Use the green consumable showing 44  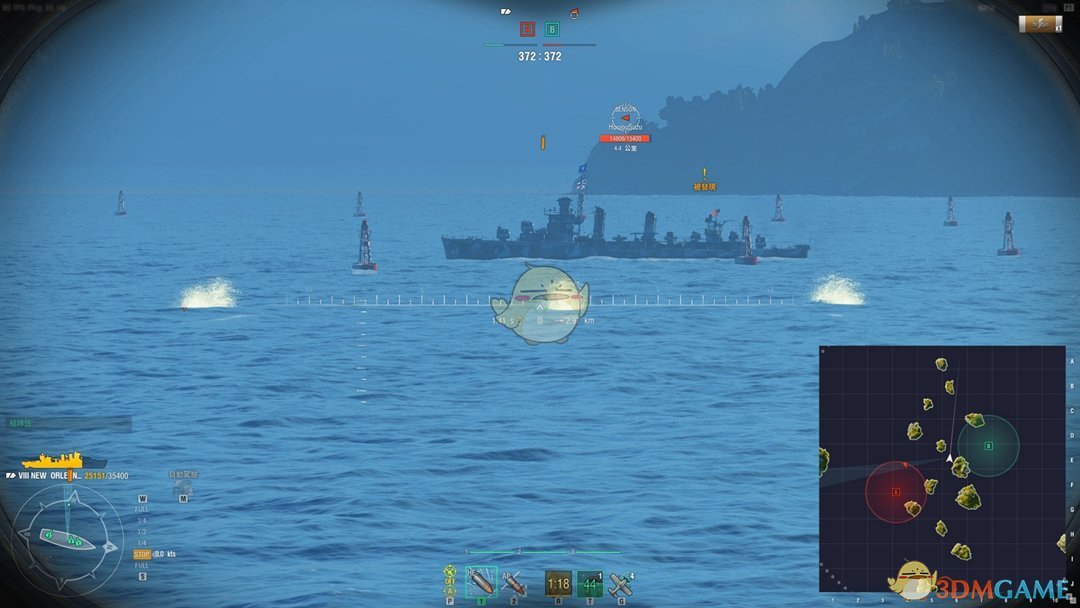pyautogui.click(x=590, y=583)
